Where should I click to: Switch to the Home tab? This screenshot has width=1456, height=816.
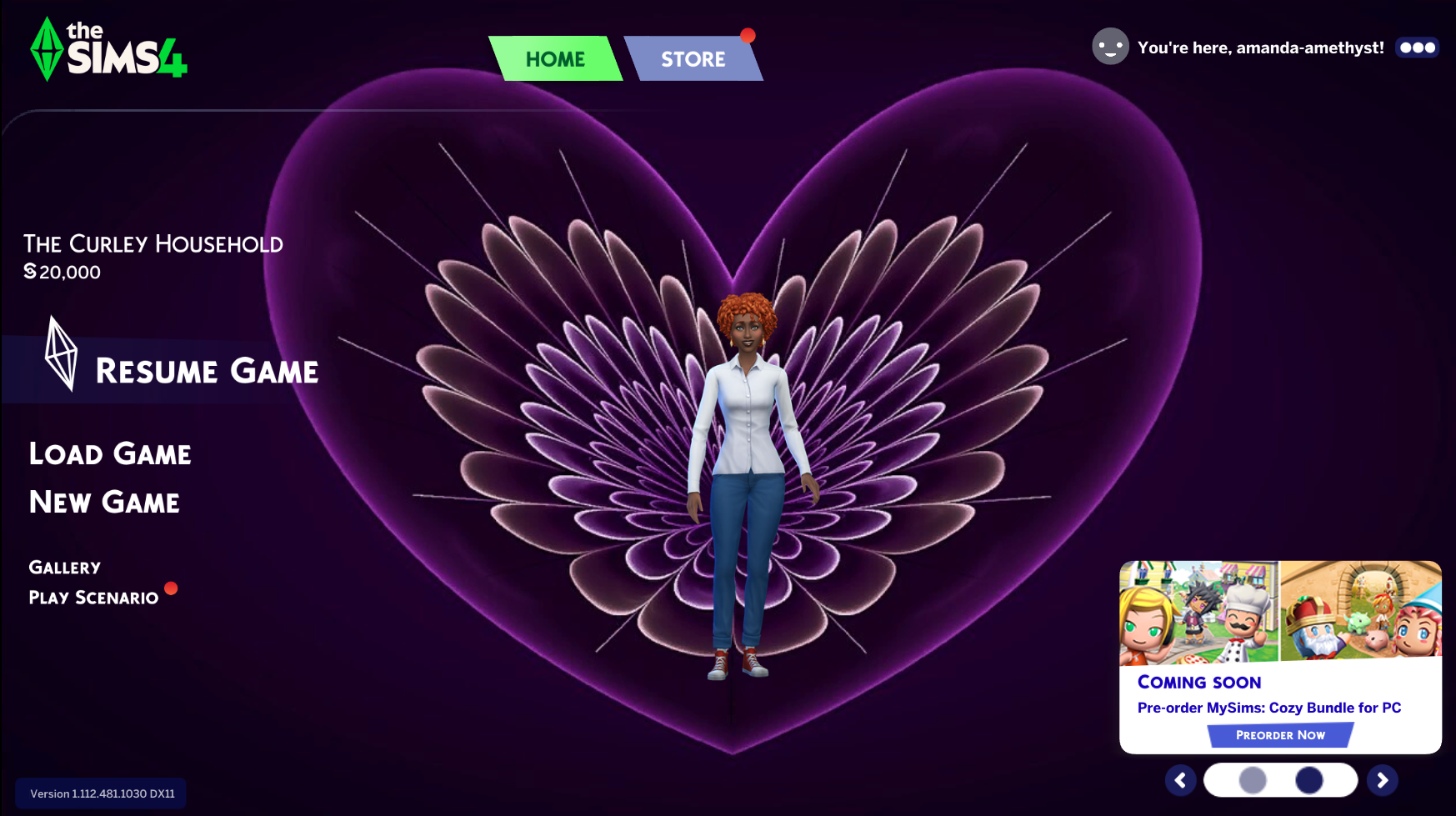[555, 59]
